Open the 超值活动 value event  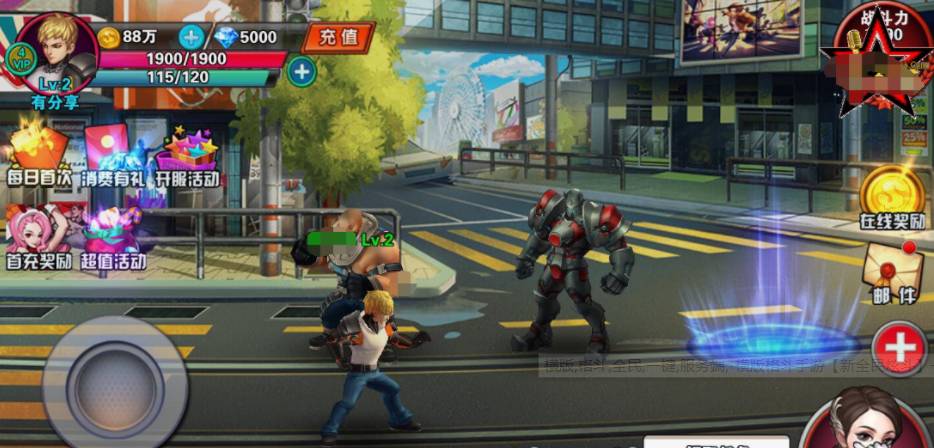[113, 240]
